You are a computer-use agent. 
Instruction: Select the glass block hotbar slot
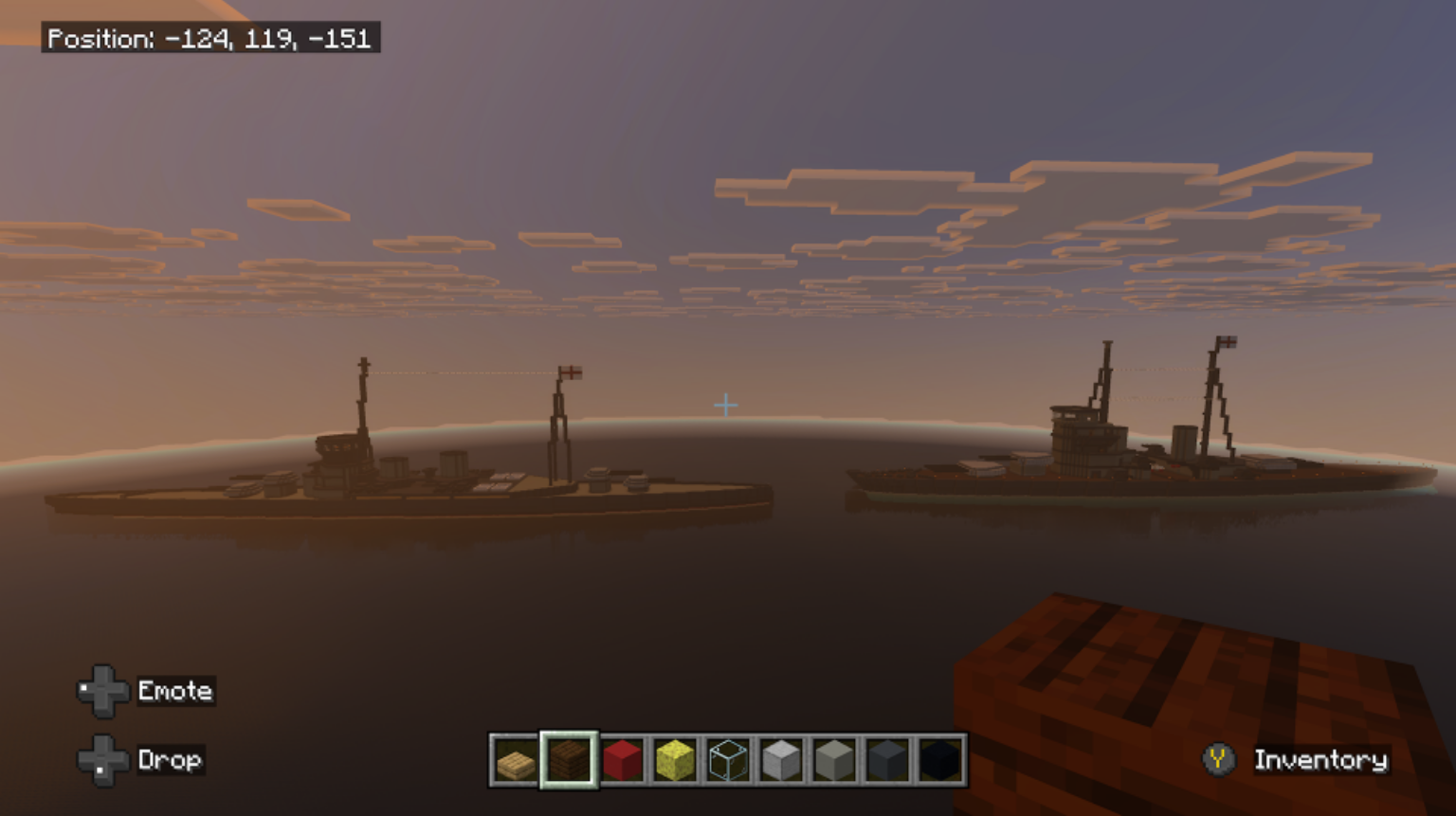pyautogui.click(x=728, y=760)
